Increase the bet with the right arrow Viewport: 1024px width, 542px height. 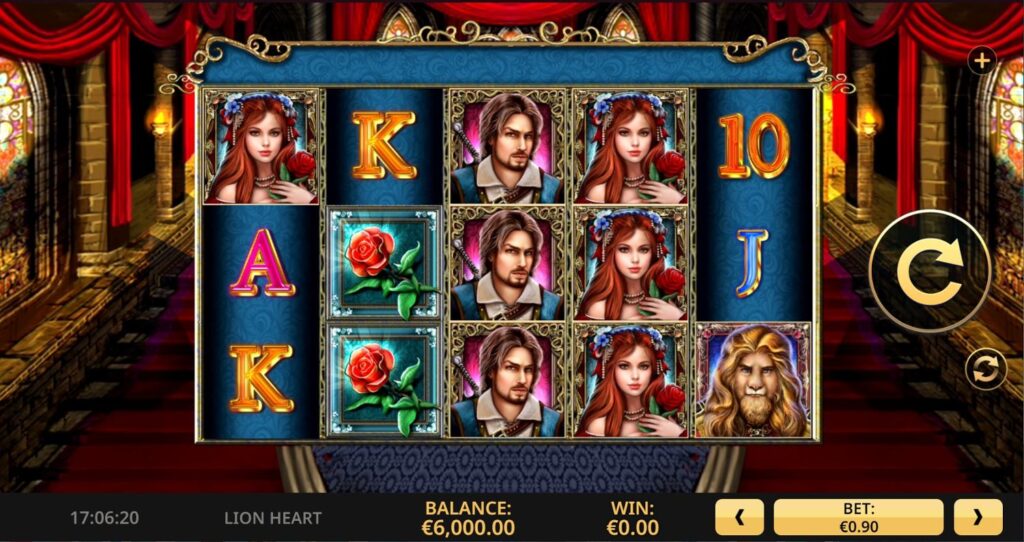click(977, 518)
